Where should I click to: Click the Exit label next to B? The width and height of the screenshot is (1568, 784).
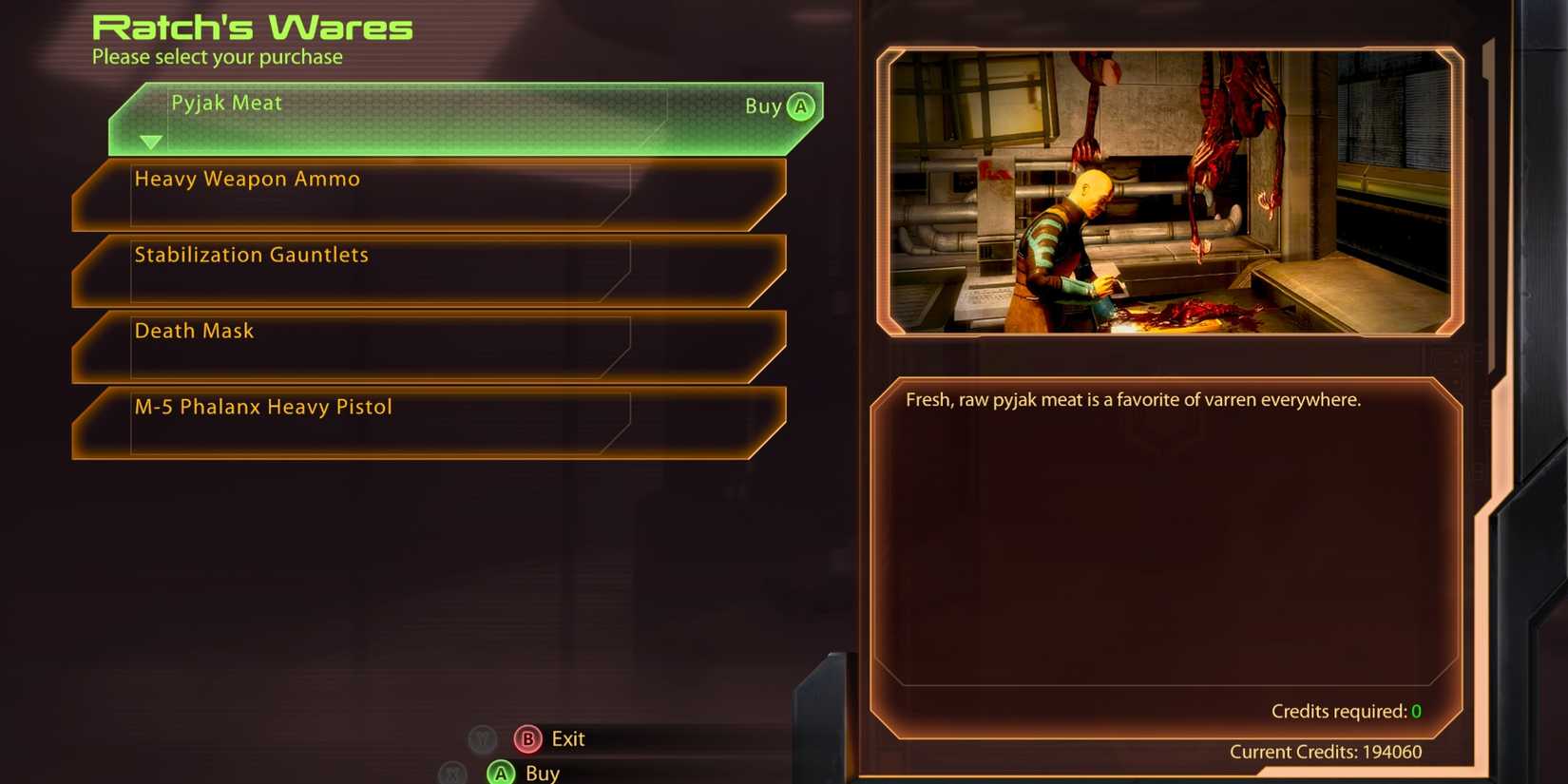coord(566,739)
